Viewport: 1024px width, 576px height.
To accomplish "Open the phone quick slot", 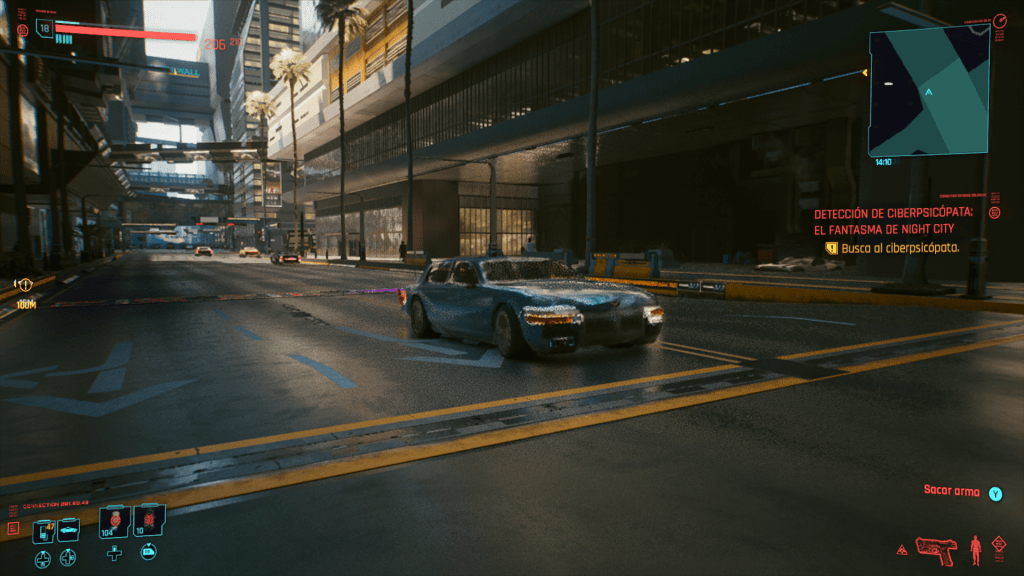I will click(42, 530).
